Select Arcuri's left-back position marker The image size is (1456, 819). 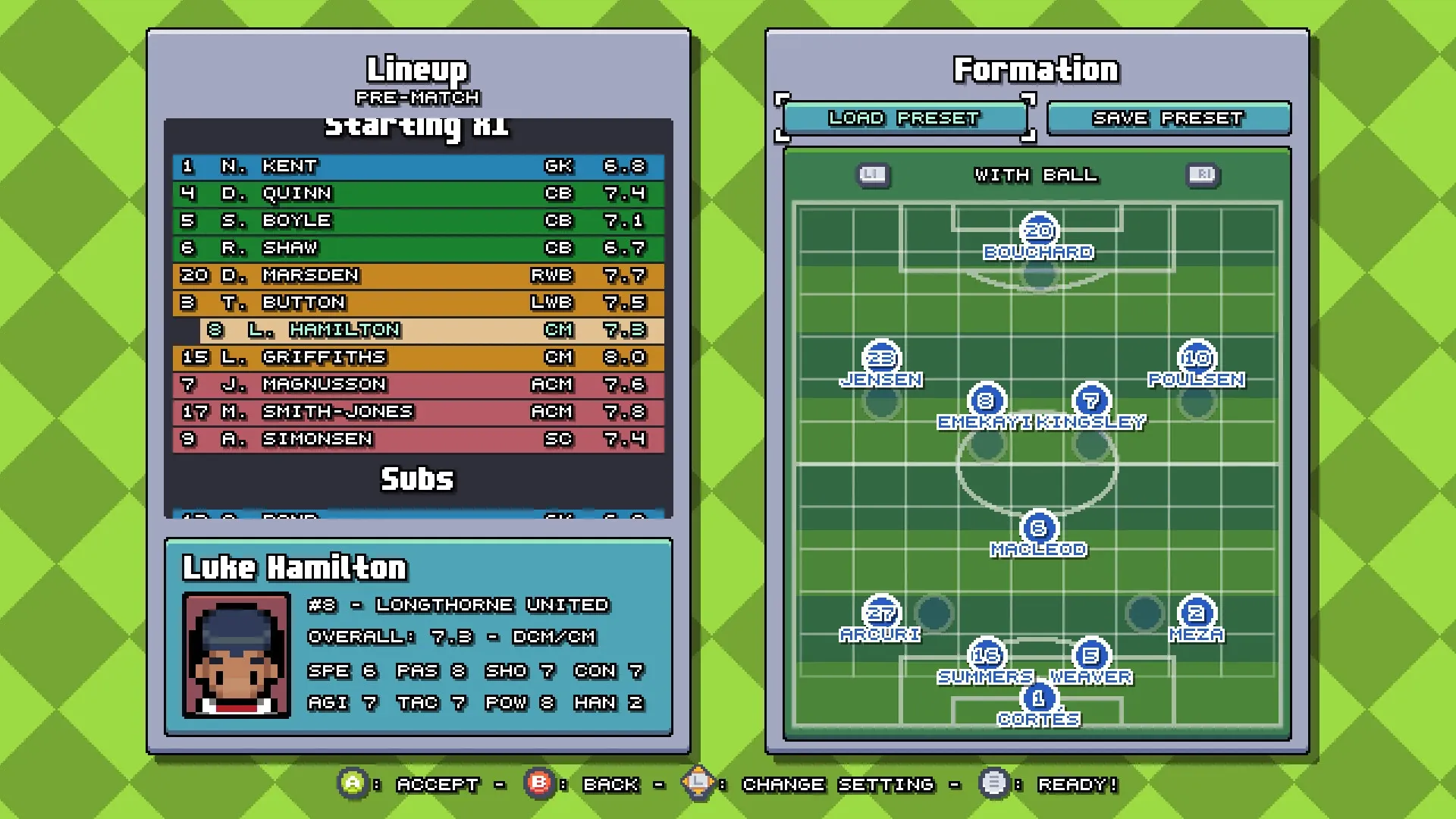pyautogui.click(x=882, y=610)
